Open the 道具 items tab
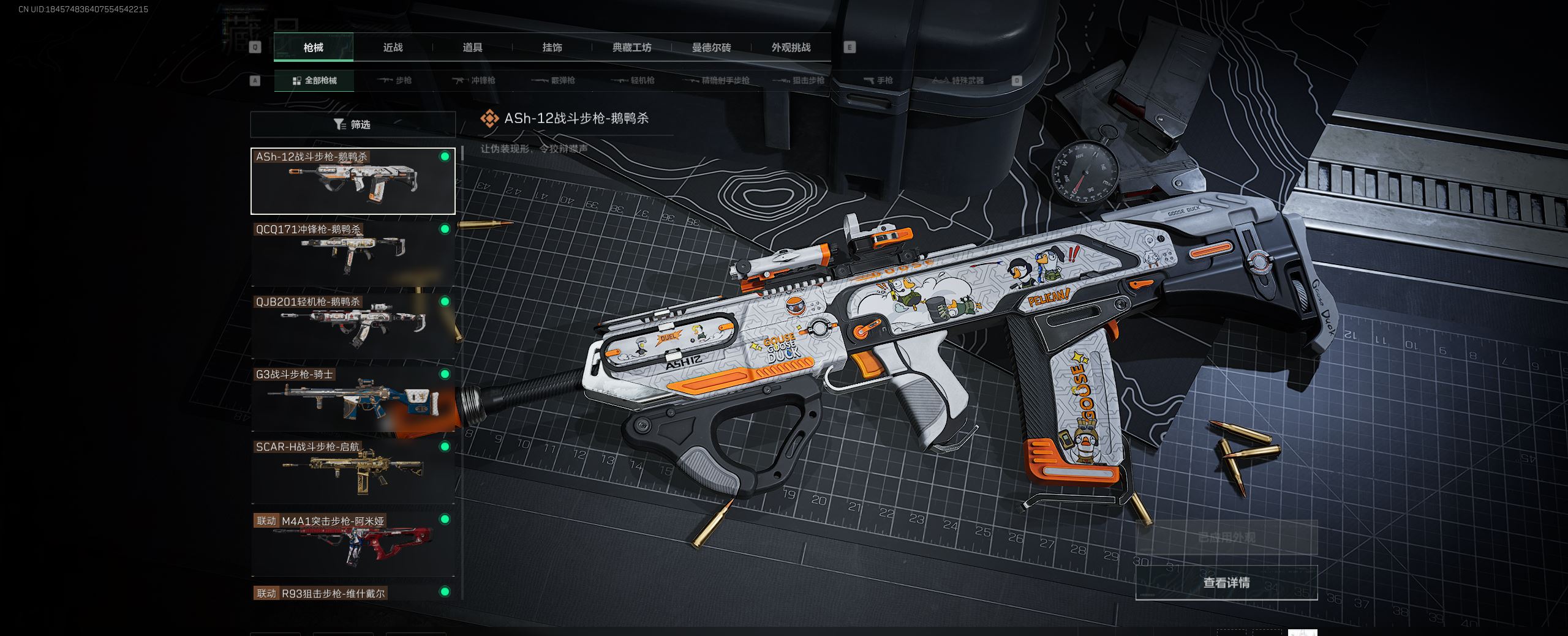The width and height of the screenshot is (1568, 636). (x=472, y=47)
